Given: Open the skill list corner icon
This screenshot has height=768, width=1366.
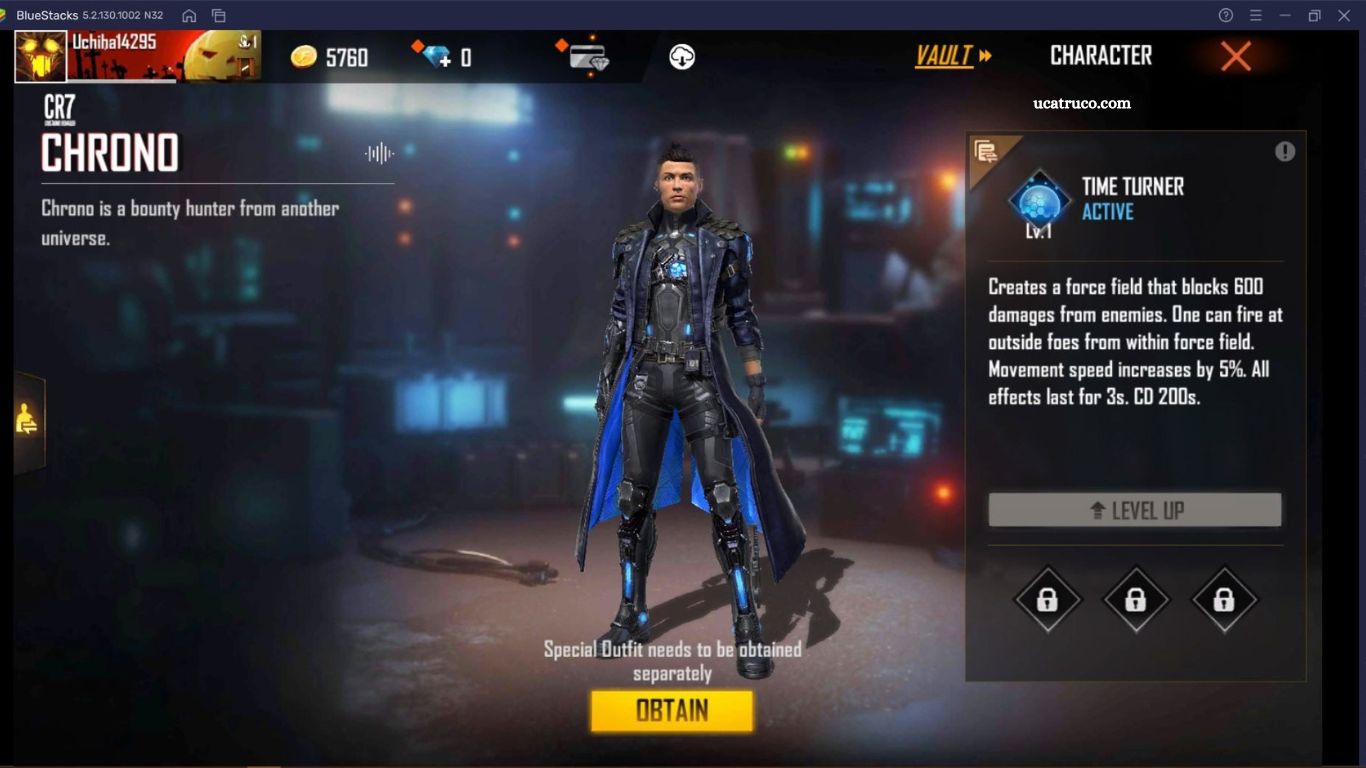Looking at the screenshot, I should [x=986, y=152].
